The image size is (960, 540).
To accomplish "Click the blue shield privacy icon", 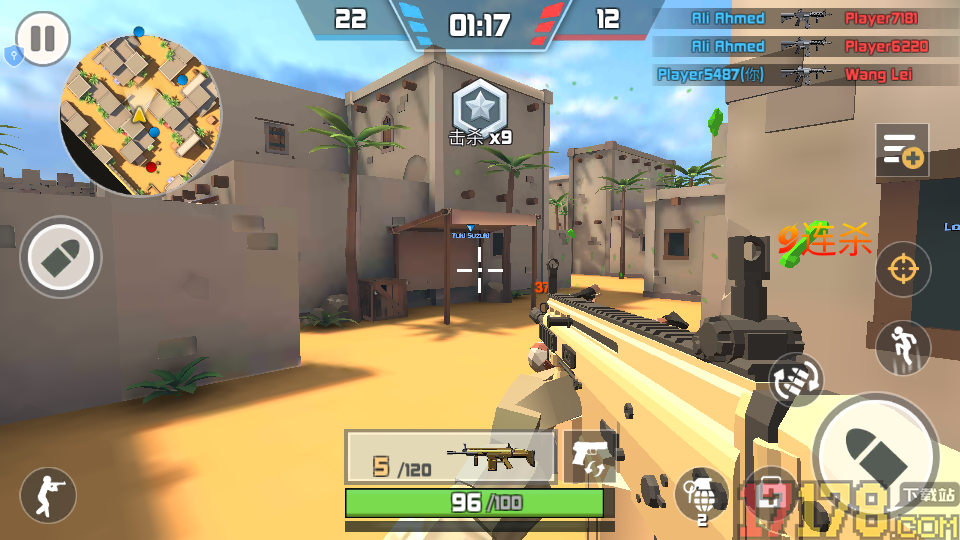I will (x=13, y=56).
